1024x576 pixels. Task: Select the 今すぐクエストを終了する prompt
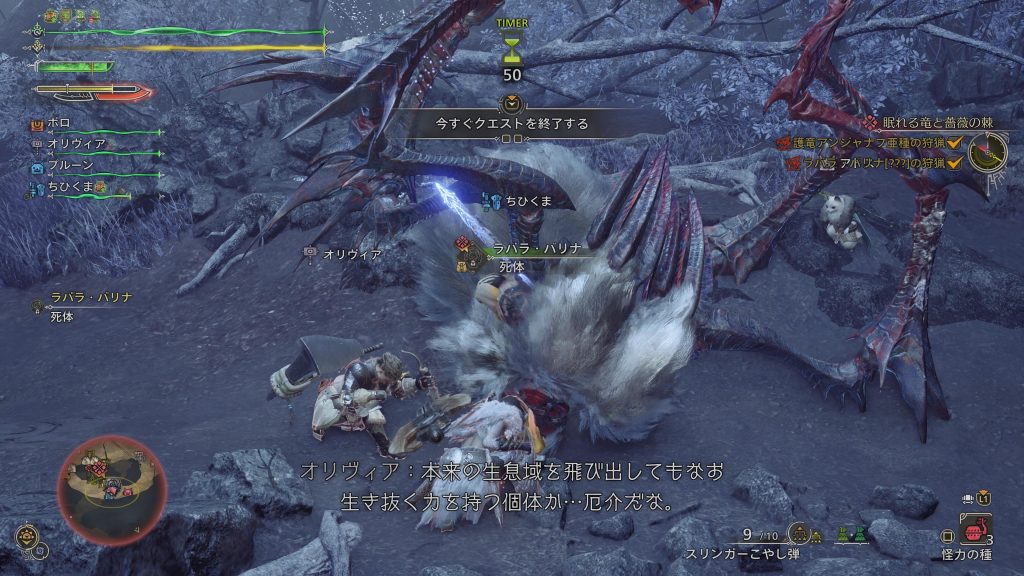click(x=511, y=124)
